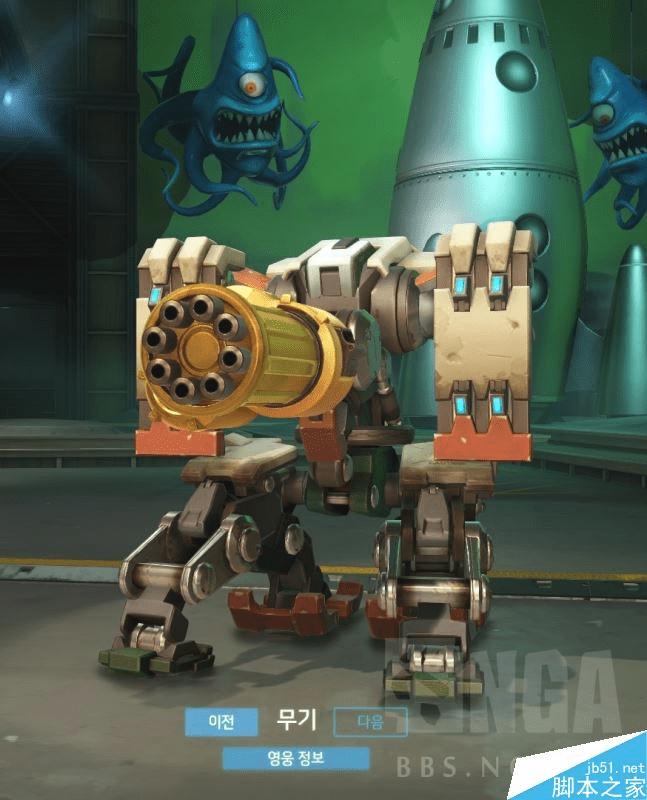This screenshot has width=647, height=800.
Task: Click the 이전 (Previous) button
Action: 221,720
